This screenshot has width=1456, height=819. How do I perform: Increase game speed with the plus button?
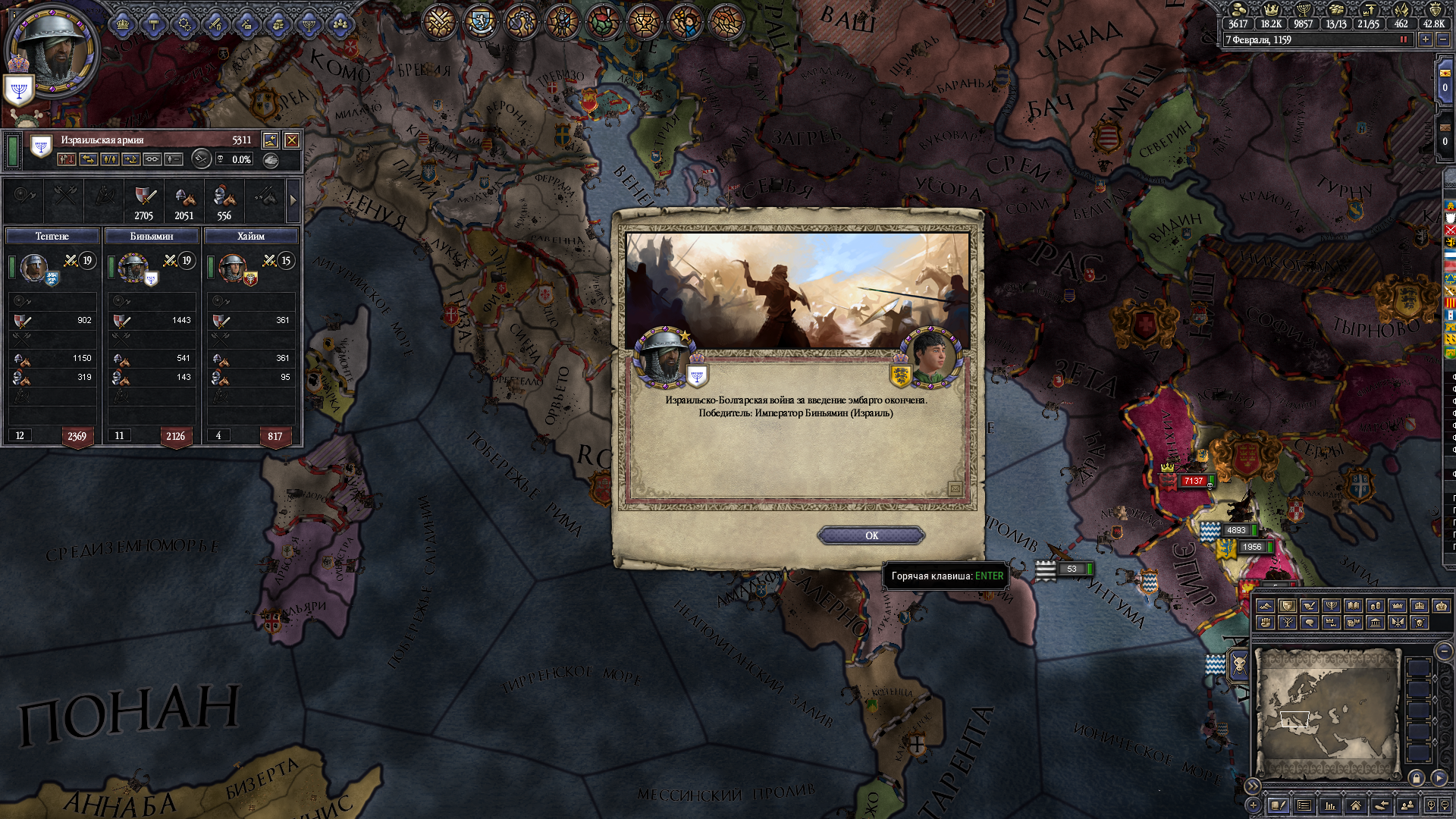1426,39
